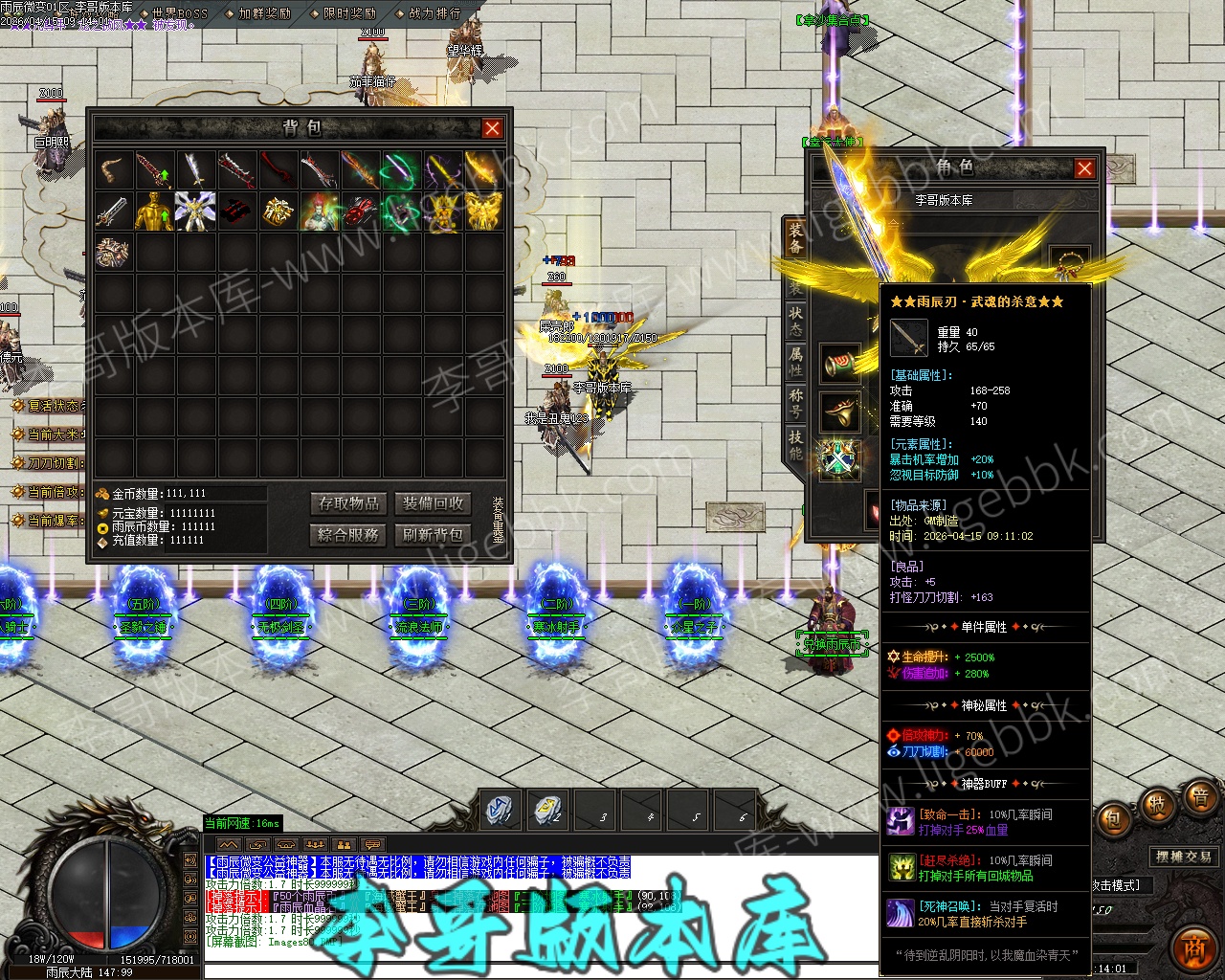
Task: Click the 摆摊交易 stall trade button
Action: point(1183,857)
